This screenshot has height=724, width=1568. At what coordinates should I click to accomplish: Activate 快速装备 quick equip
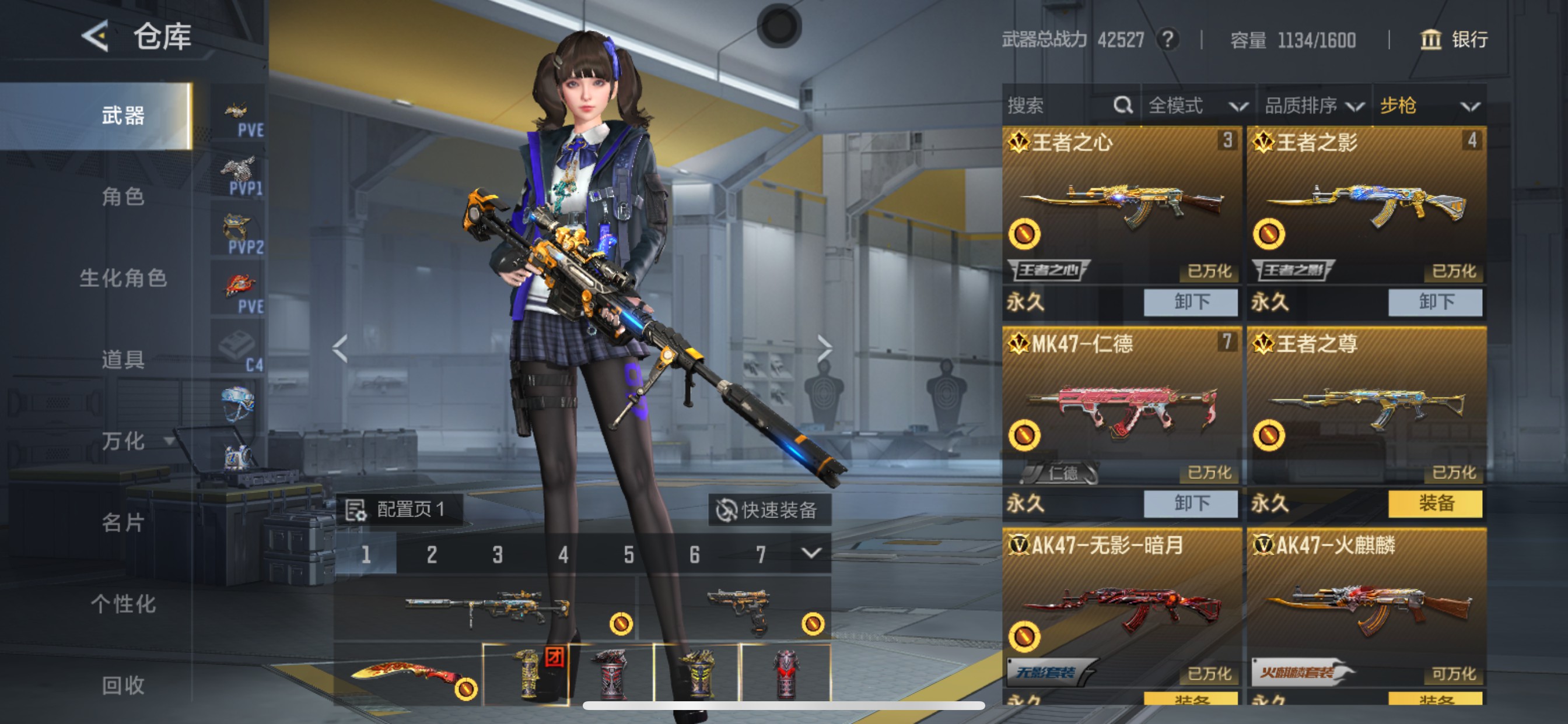click(769, 509)
